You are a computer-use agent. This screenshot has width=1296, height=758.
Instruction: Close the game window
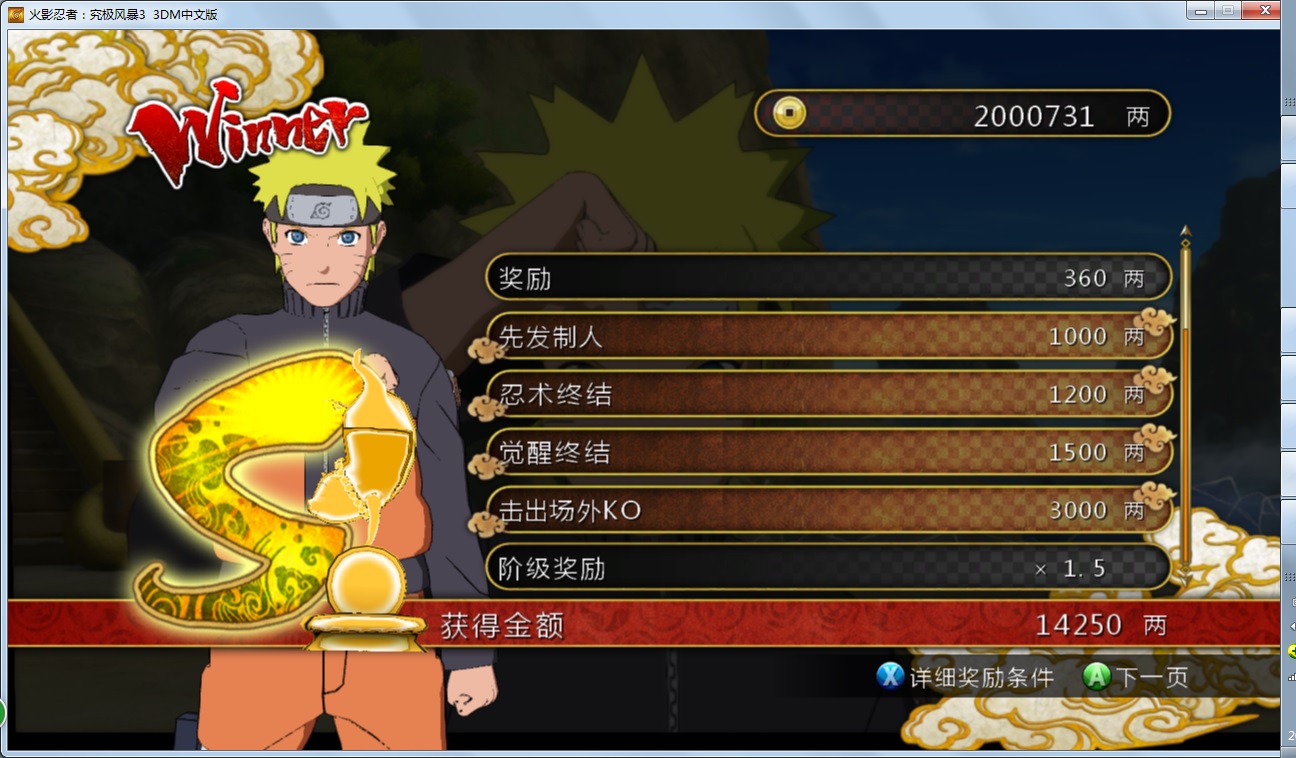pyautogui.click(x=1261, y=10)
